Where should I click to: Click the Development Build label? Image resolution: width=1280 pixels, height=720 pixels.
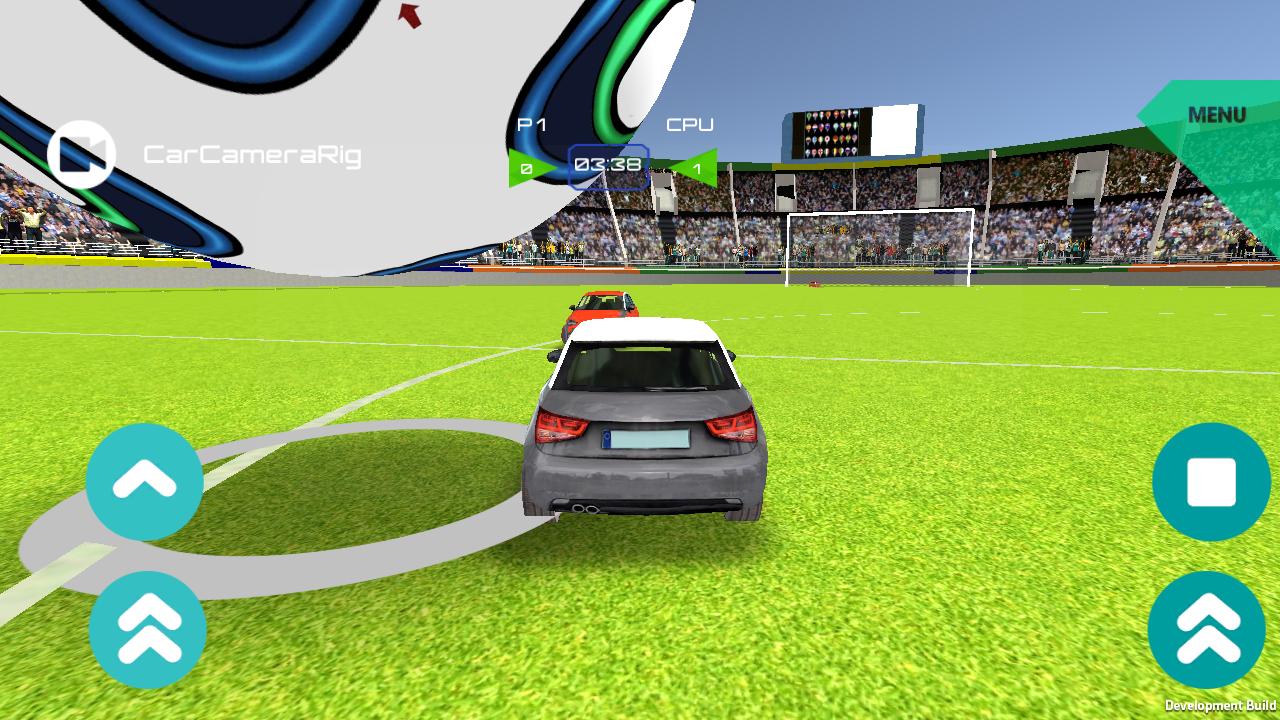[x=1222, y=703]
